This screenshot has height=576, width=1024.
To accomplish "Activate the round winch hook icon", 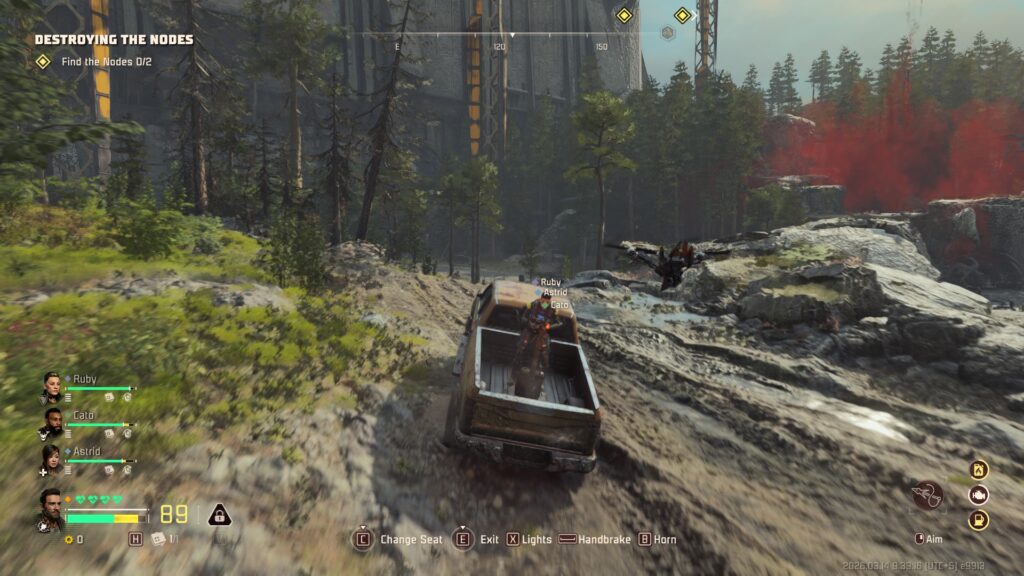I will [x=927, y=496].
